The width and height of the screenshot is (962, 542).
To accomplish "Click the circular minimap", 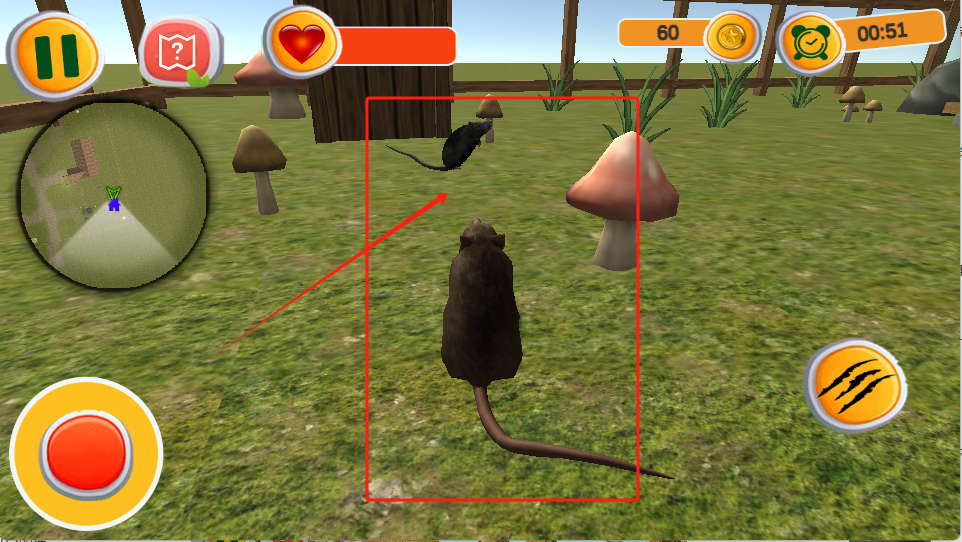I will click(113, 196).
